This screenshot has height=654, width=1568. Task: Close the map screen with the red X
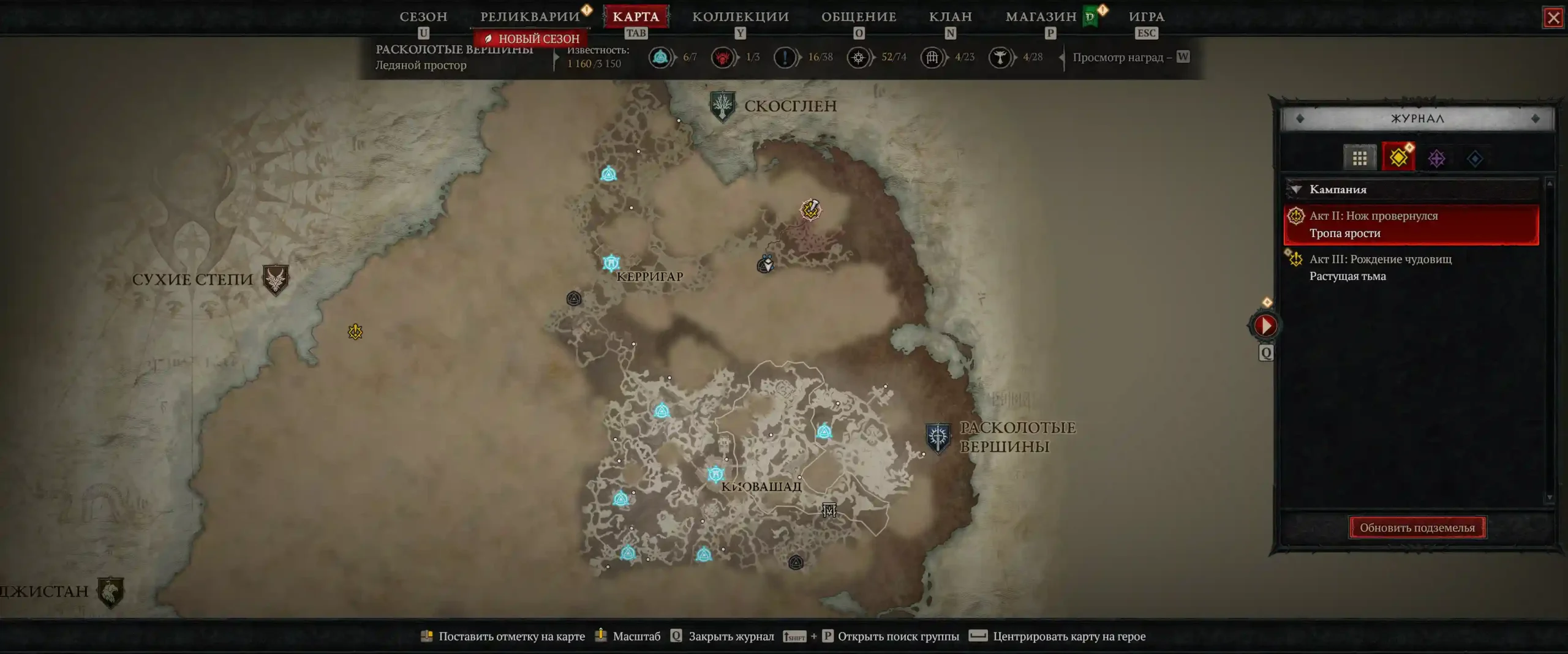coord(1553,17)
